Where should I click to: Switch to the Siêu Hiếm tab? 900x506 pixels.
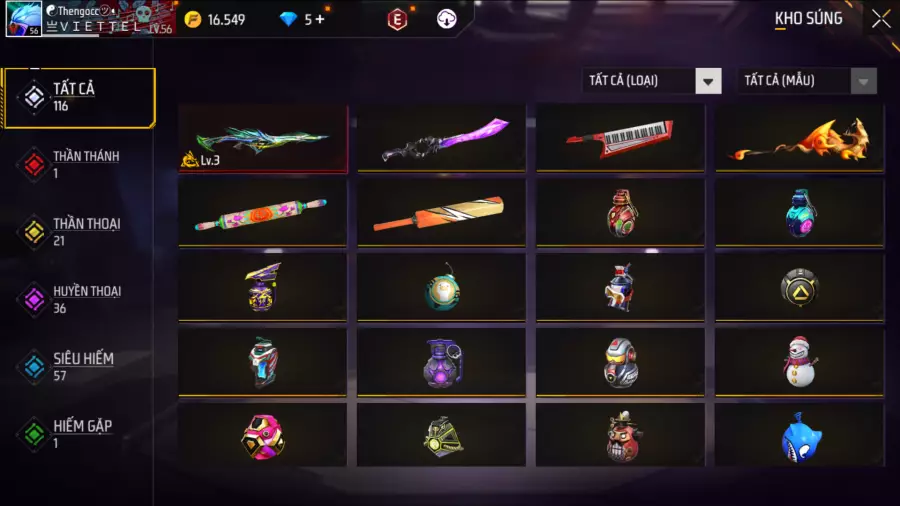tap(80, 366)
